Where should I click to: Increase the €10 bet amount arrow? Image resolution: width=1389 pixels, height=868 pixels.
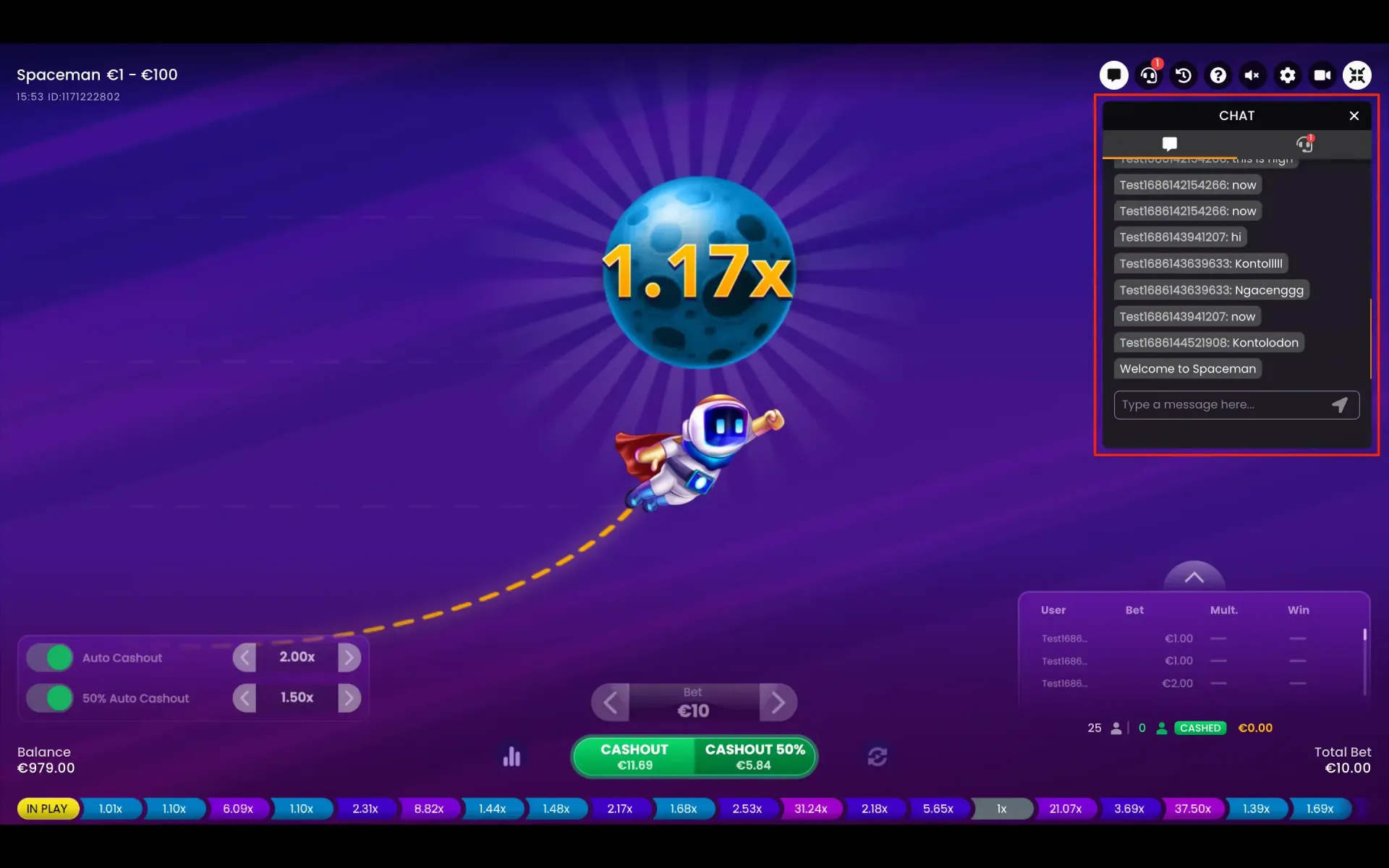pos(778,702)
